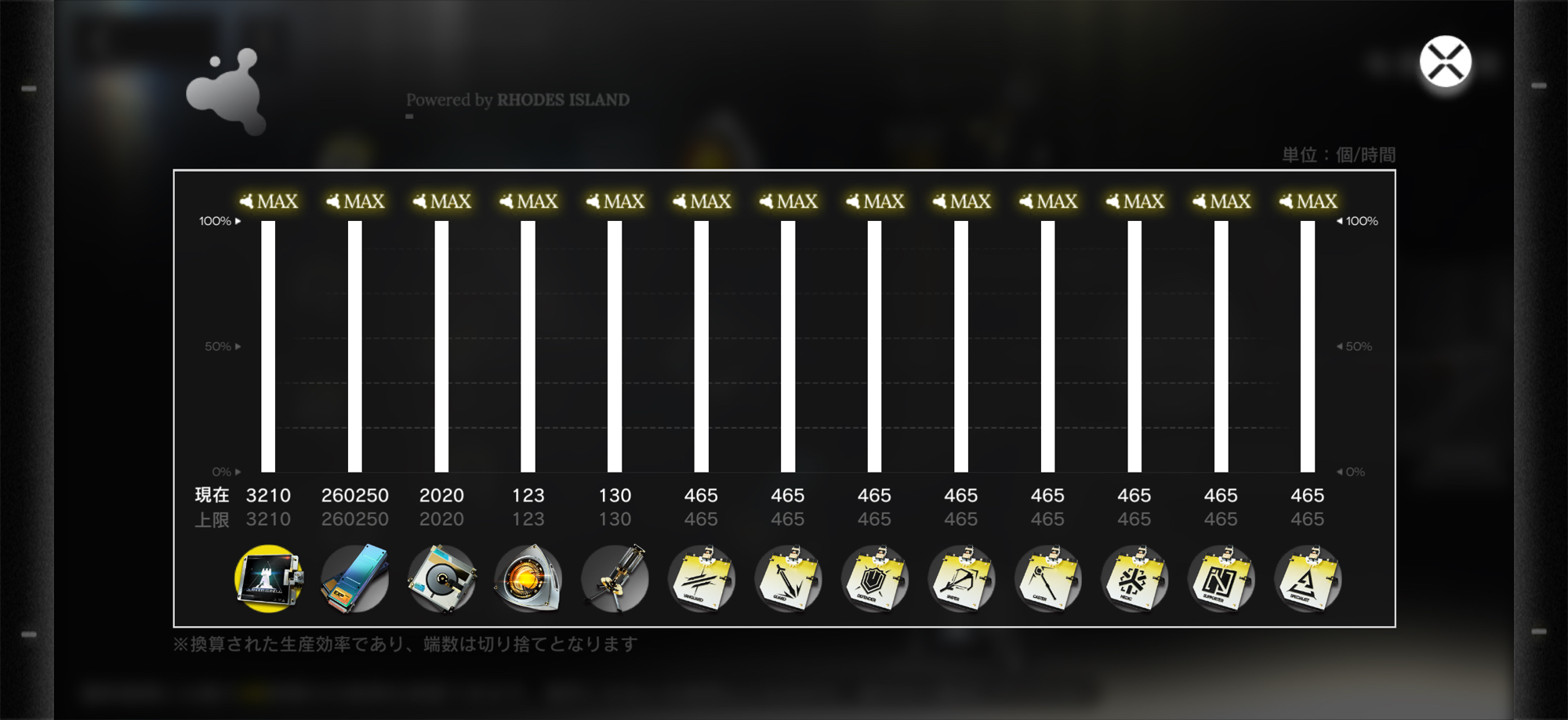Pick the Supporter class chip icon
Viewport: 1568px width, 720px height.
pos(1221,579)
